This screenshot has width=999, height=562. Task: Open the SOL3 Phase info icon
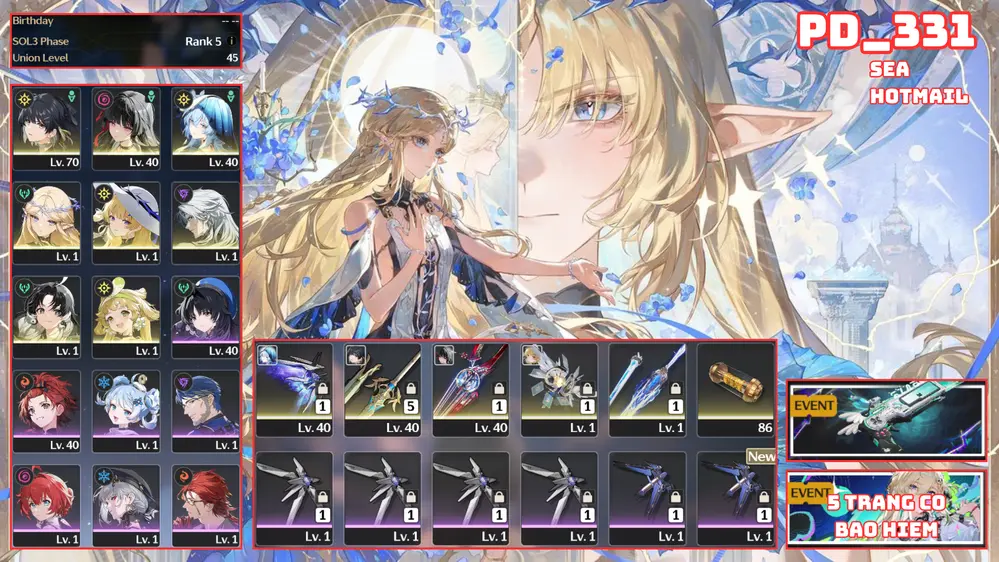231,42
